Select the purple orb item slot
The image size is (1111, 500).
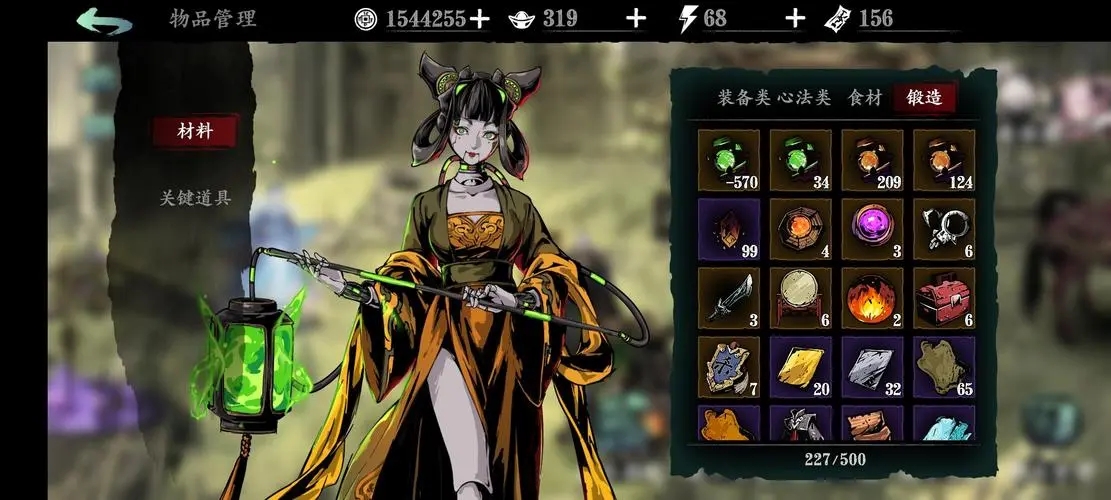click(x=872, y=229)
